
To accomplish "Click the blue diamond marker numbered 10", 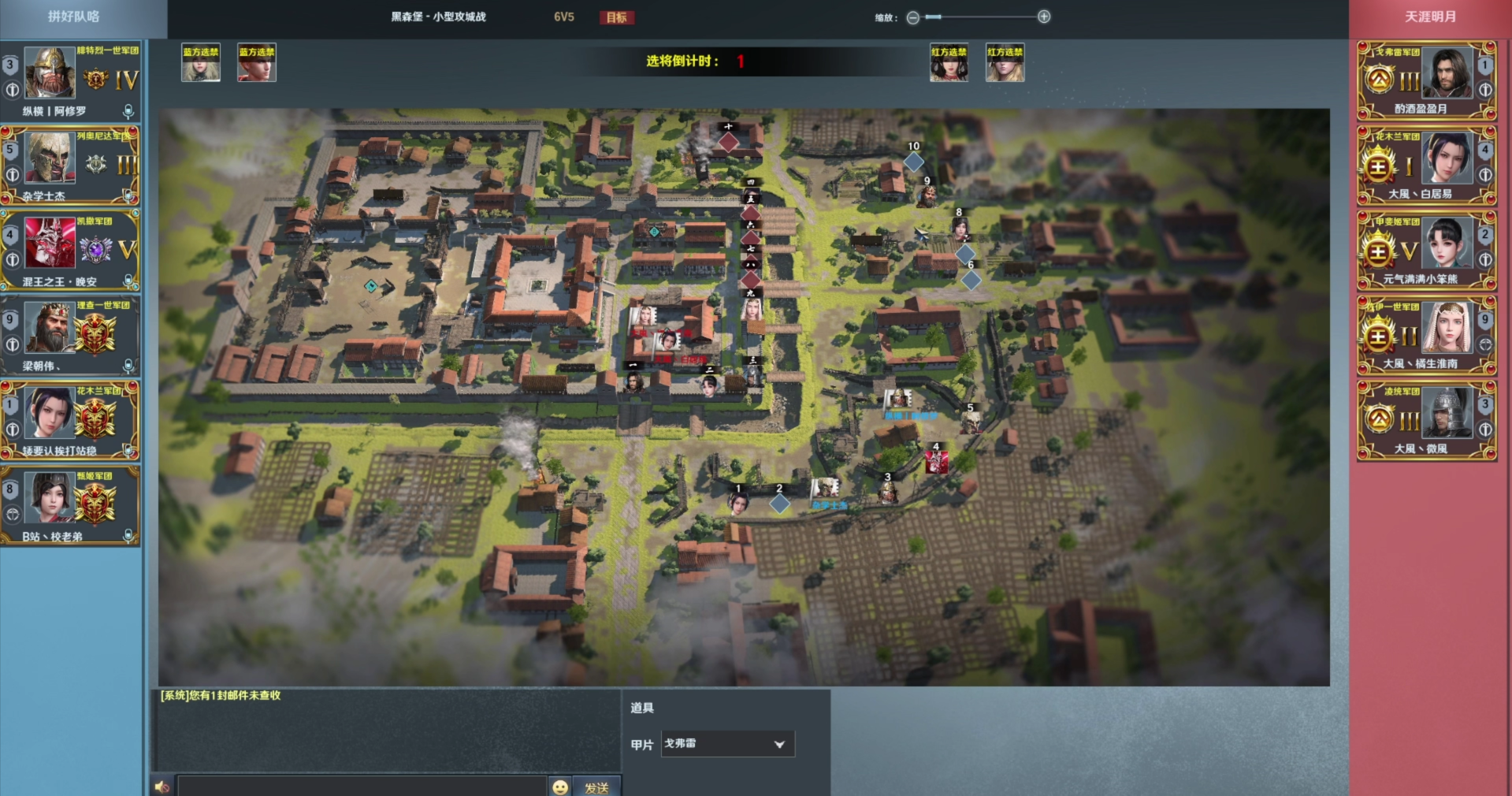I will (913, 162).
